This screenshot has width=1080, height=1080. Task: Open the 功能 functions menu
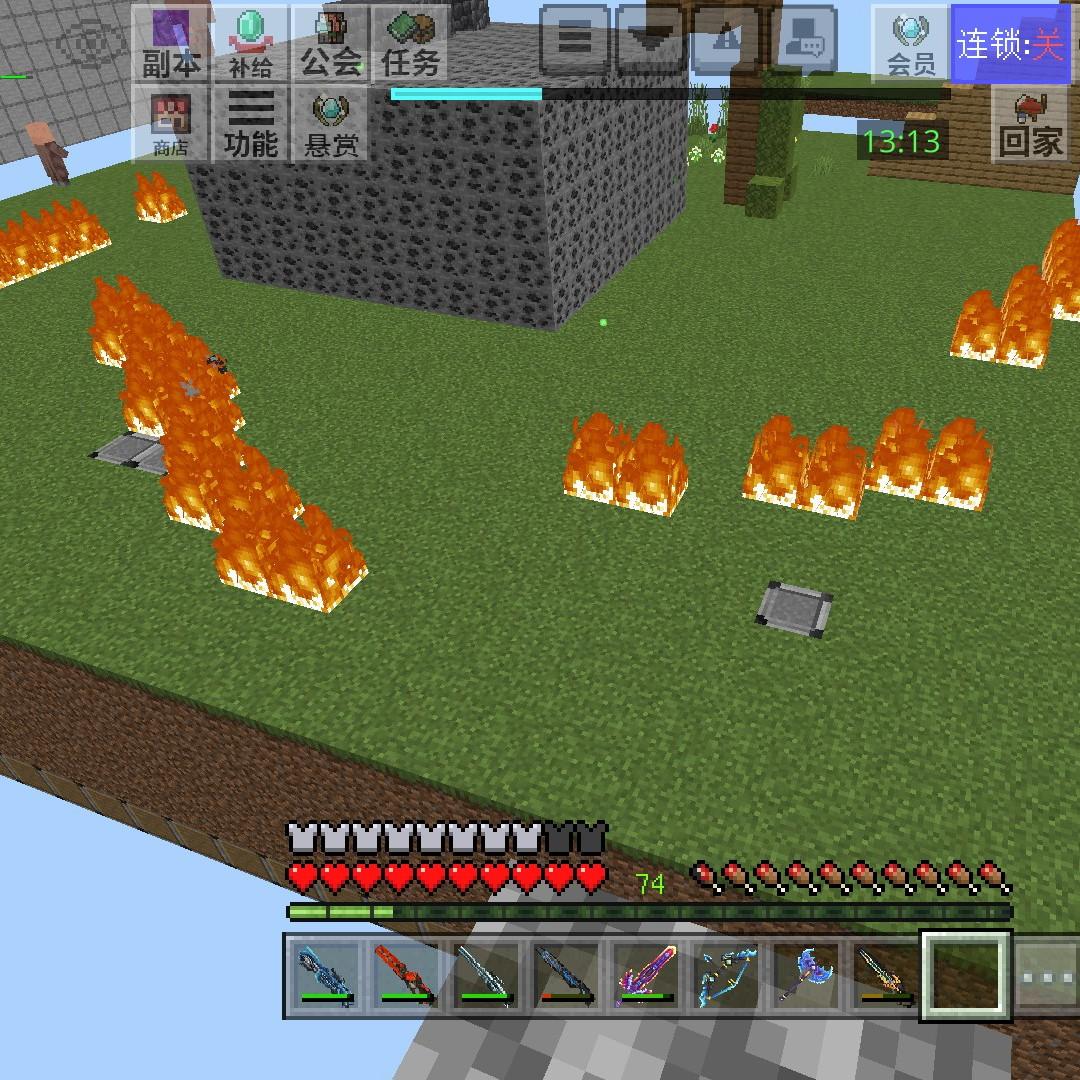pos(250,124)
